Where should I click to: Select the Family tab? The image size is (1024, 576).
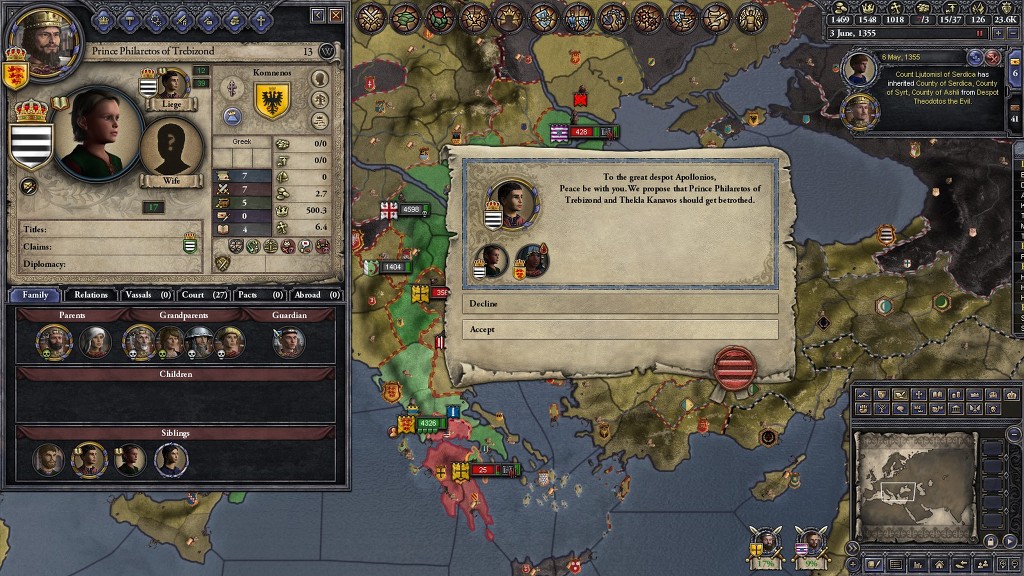point(35,295)
